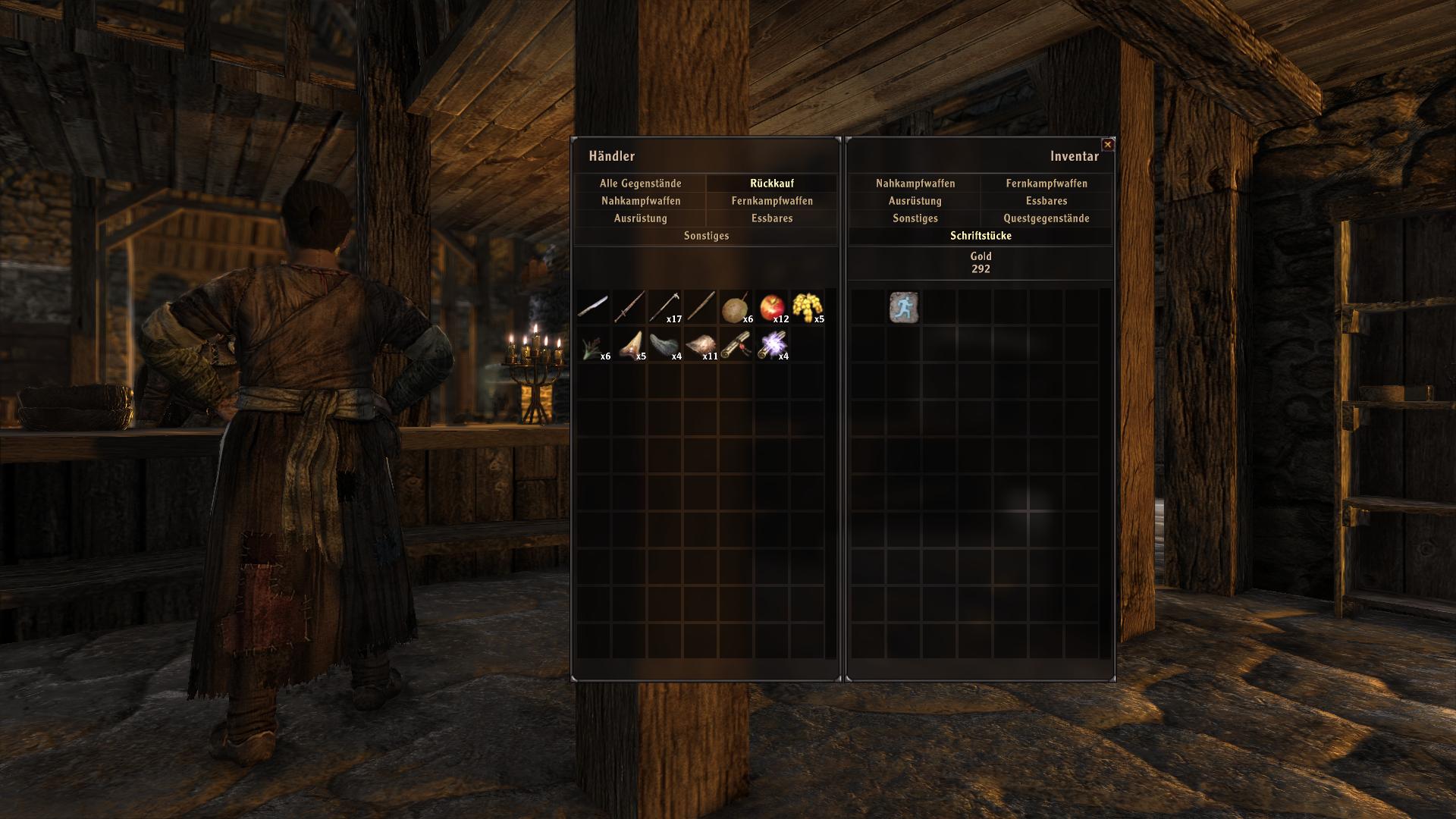Select the yellow berries stack
This screenshot has height=819, width=1456.
[808, 308]
